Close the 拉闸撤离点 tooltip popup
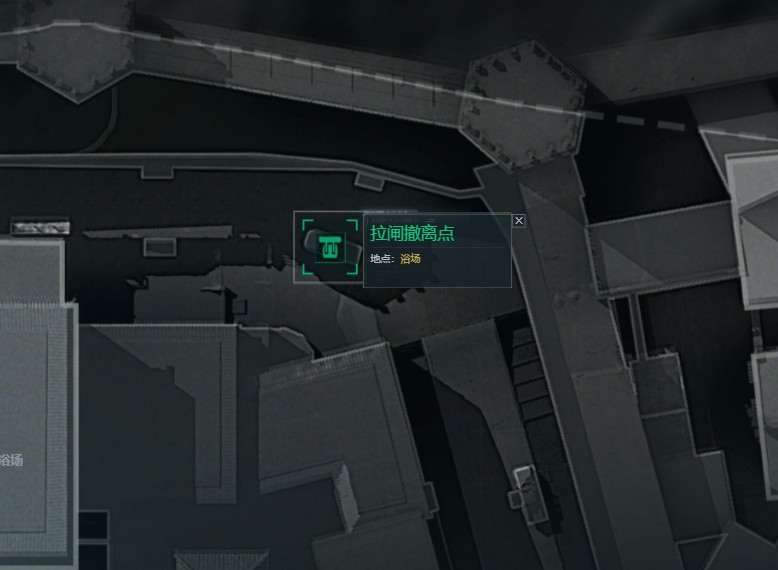Image resolution: width=778 pixels, height=570 pixels. [x=518, y=220]
